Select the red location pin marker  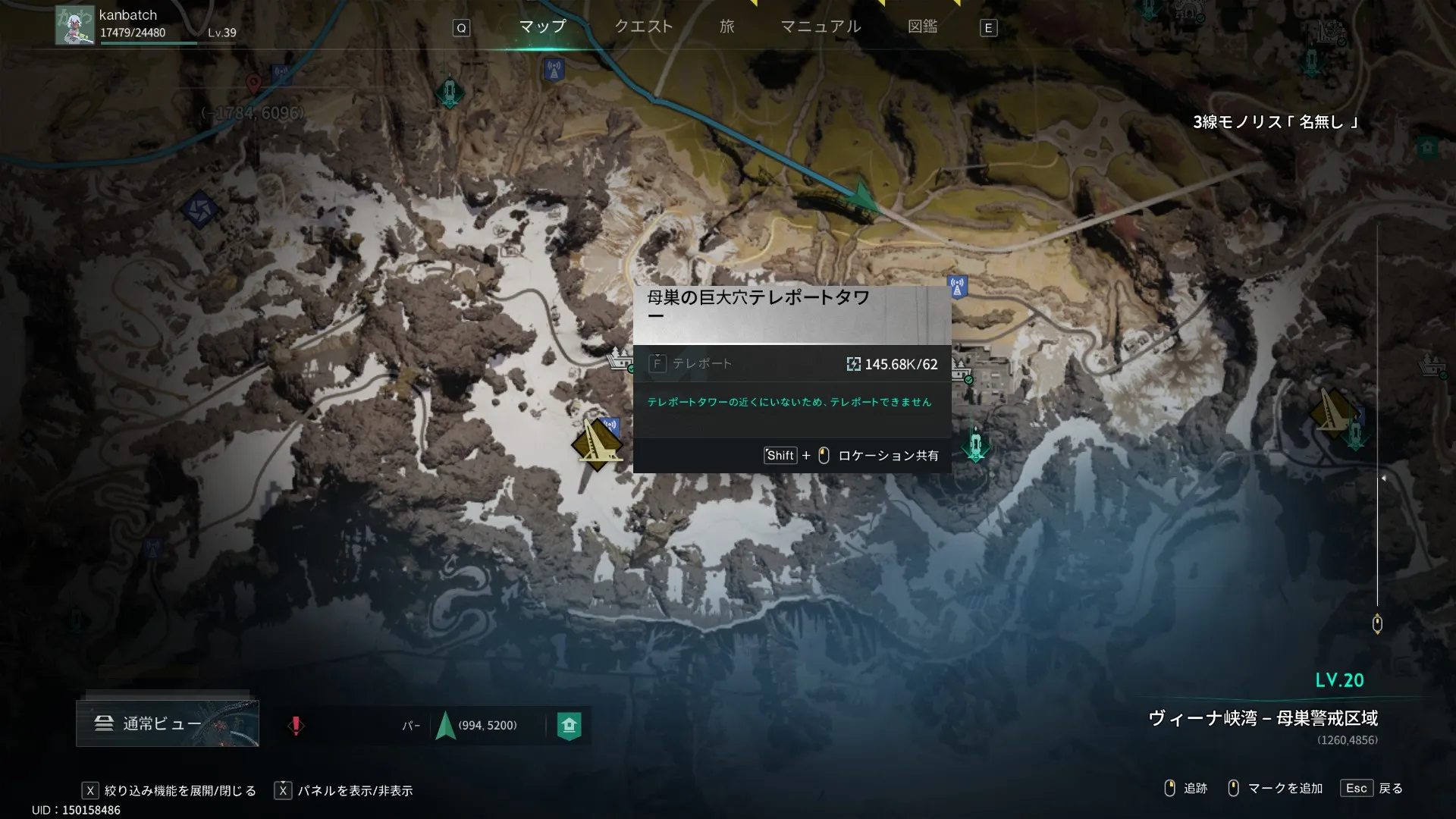253,83
